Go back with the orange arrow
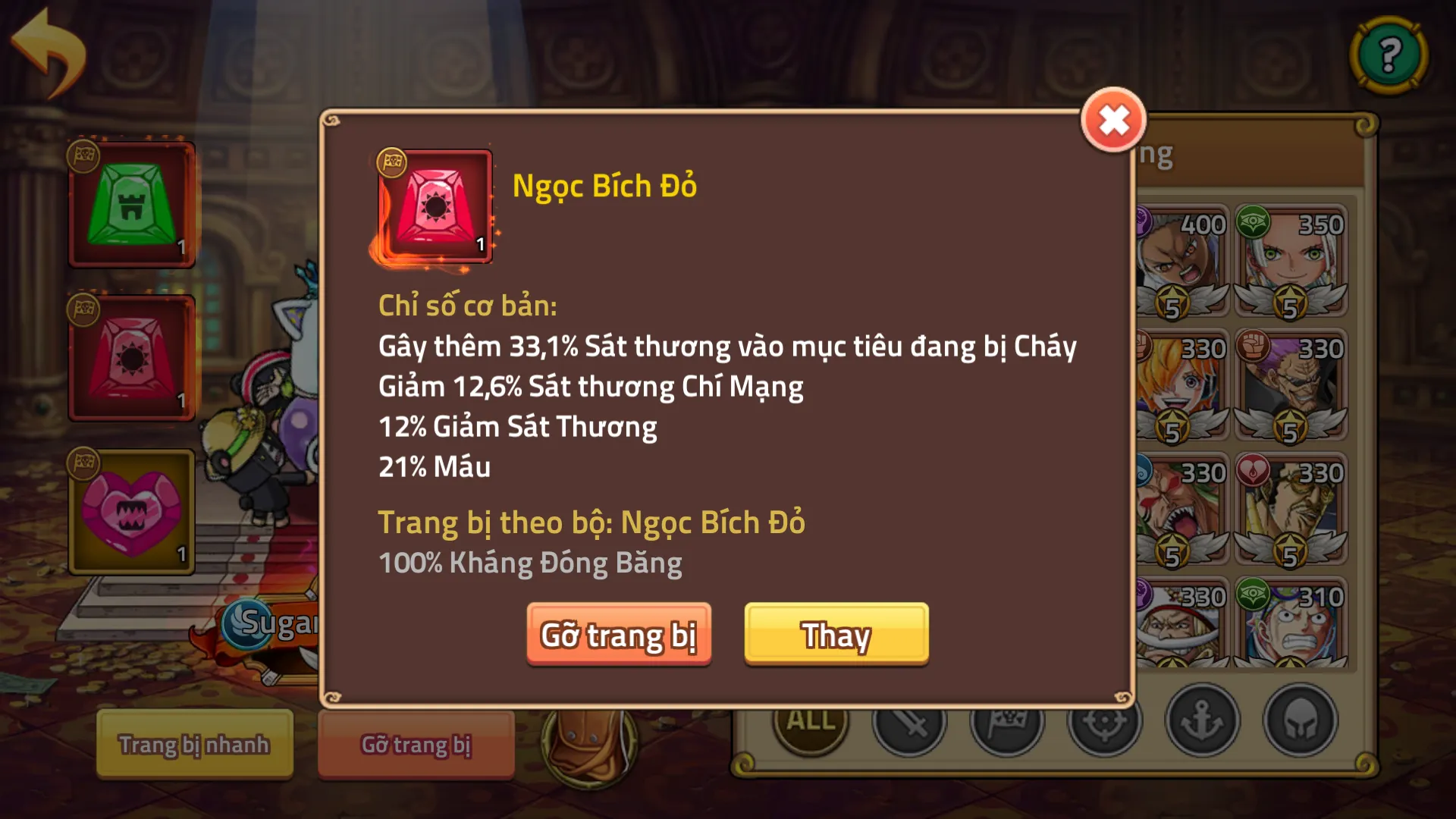Screen dimensions: 1456x819 [50, 52]
